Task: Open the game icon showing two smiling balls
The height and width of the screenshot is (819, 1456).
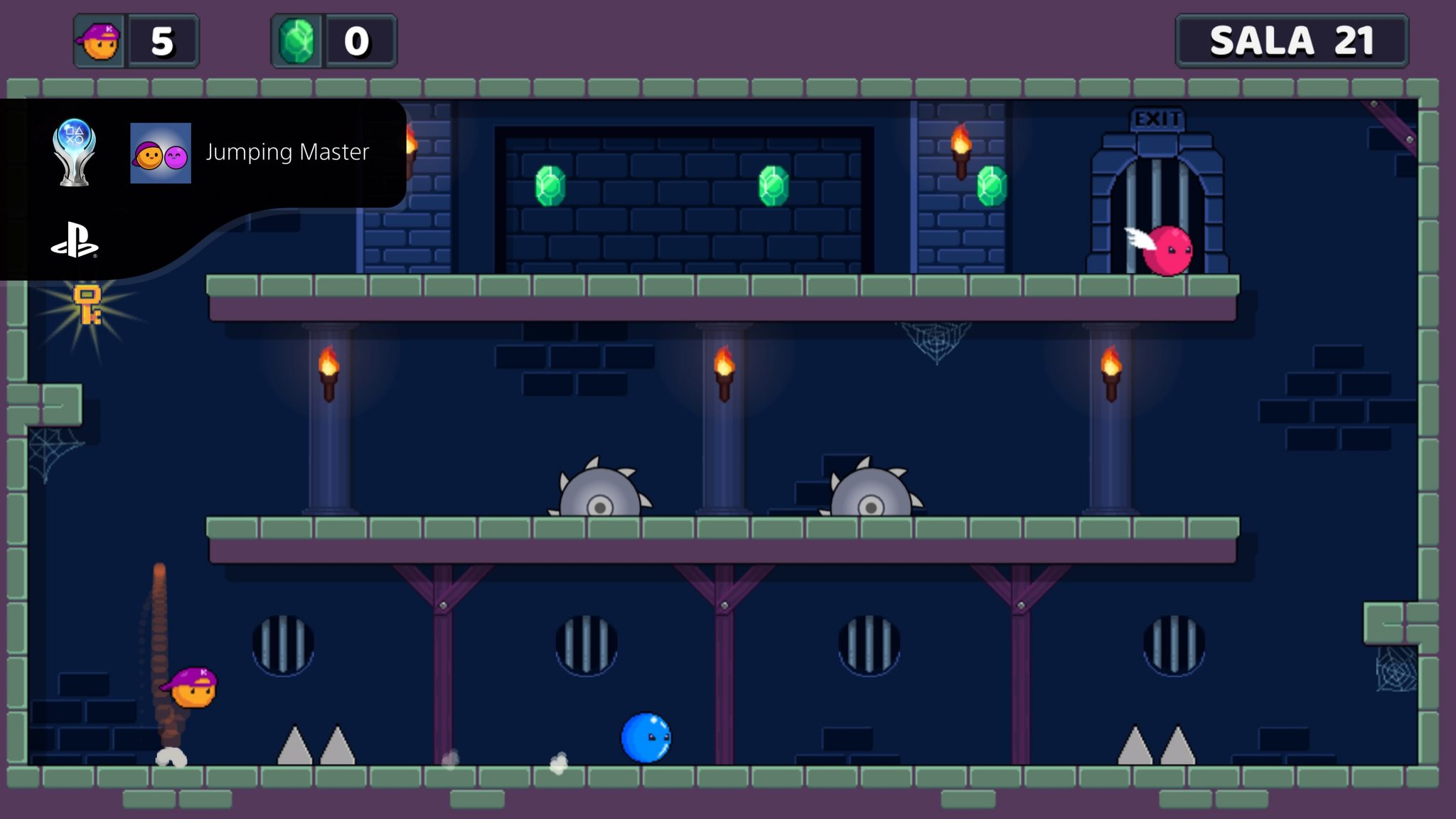Action: point(161,153)
